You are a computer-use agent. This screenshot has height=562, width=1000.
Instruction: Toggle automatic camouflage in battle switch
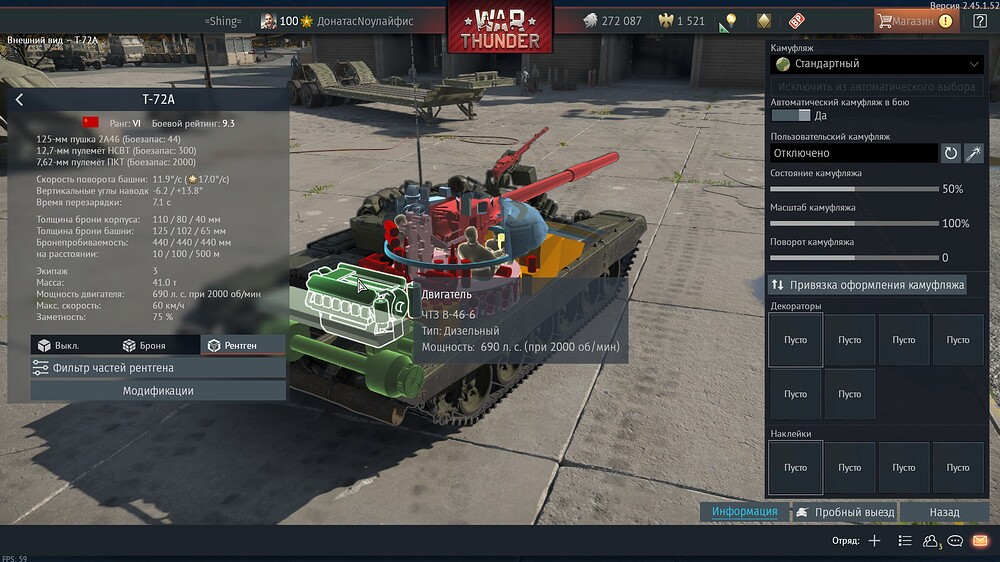point(791,116)
